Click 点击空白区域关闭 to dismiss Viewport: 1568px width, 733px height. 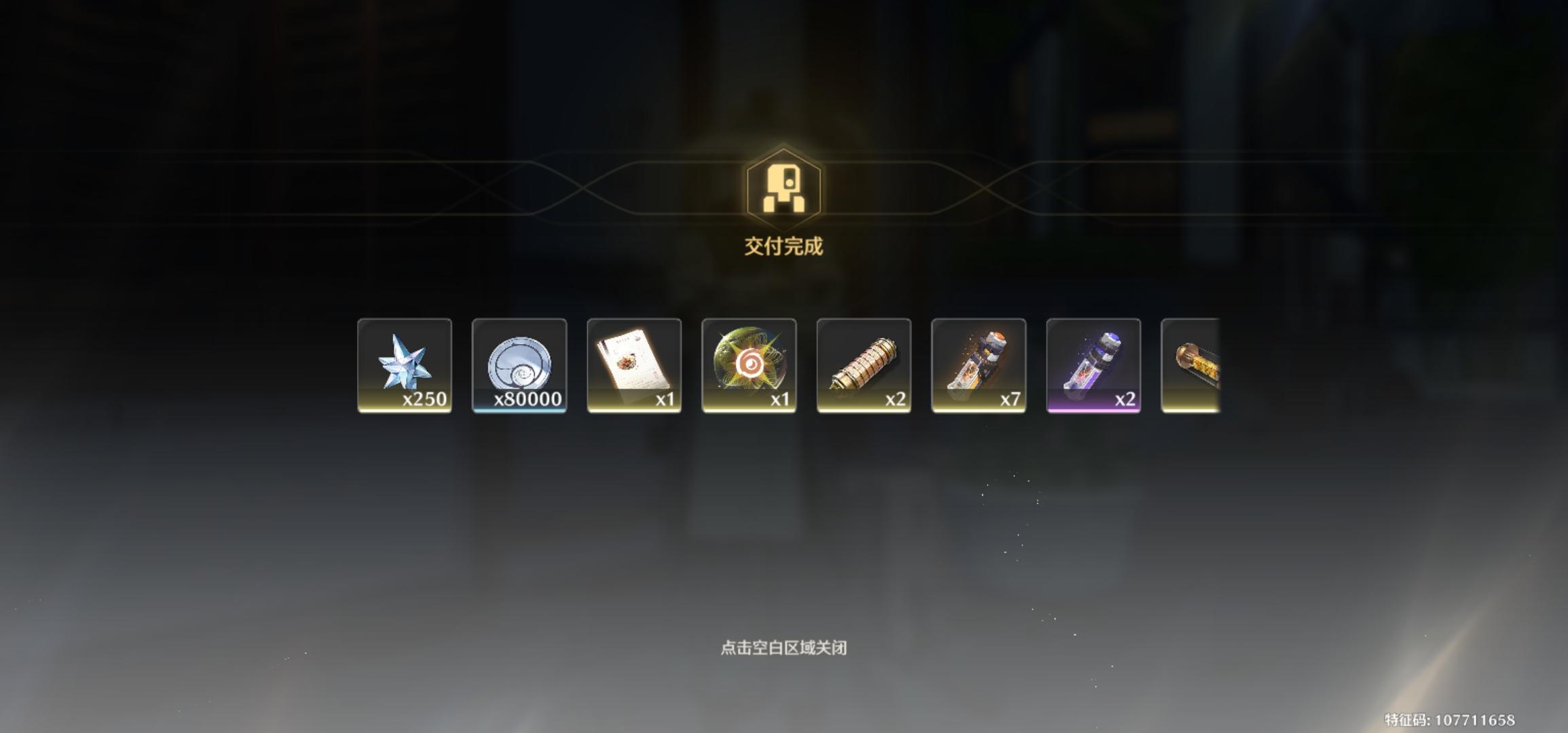click(784, 648)
